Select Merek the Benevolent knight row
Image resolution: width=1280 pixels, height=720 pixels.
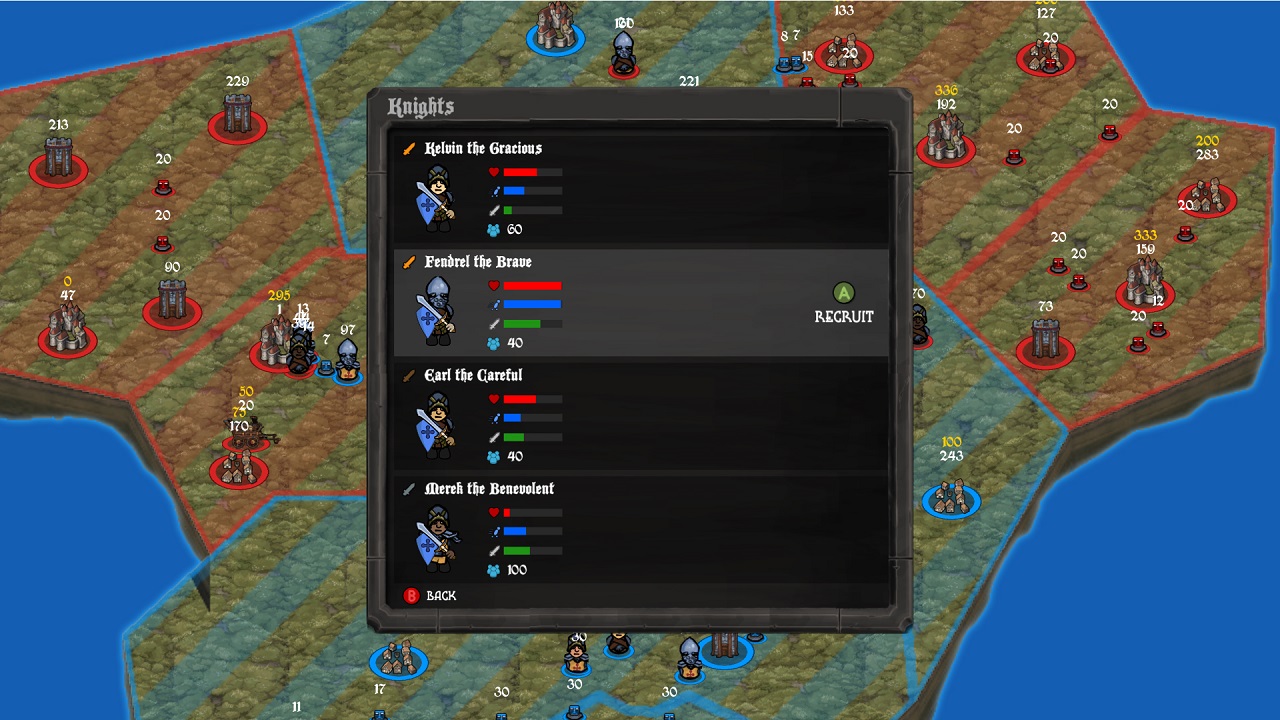pyautogui.click(x=640, y=530)
